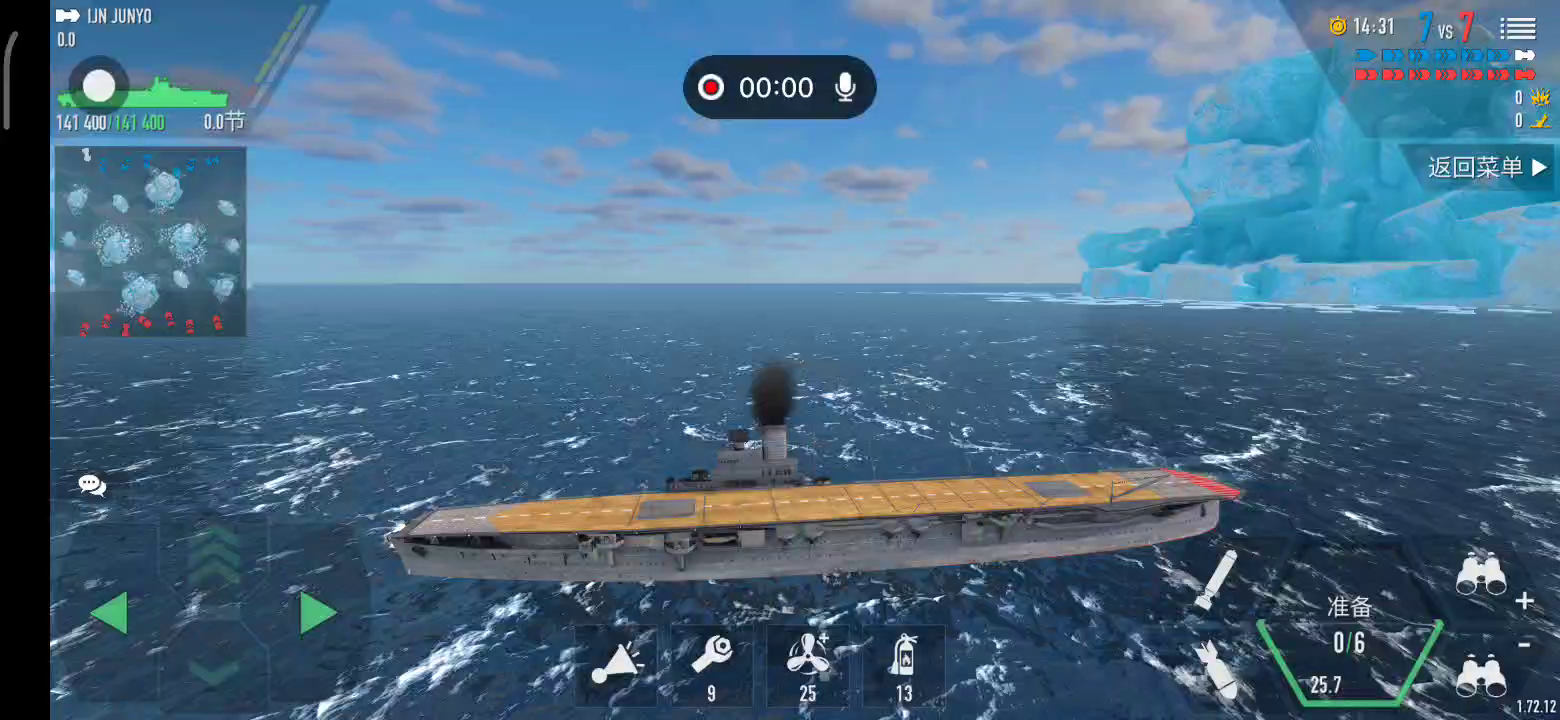Activate the propeller speed boost

click(x=807, y=664)
